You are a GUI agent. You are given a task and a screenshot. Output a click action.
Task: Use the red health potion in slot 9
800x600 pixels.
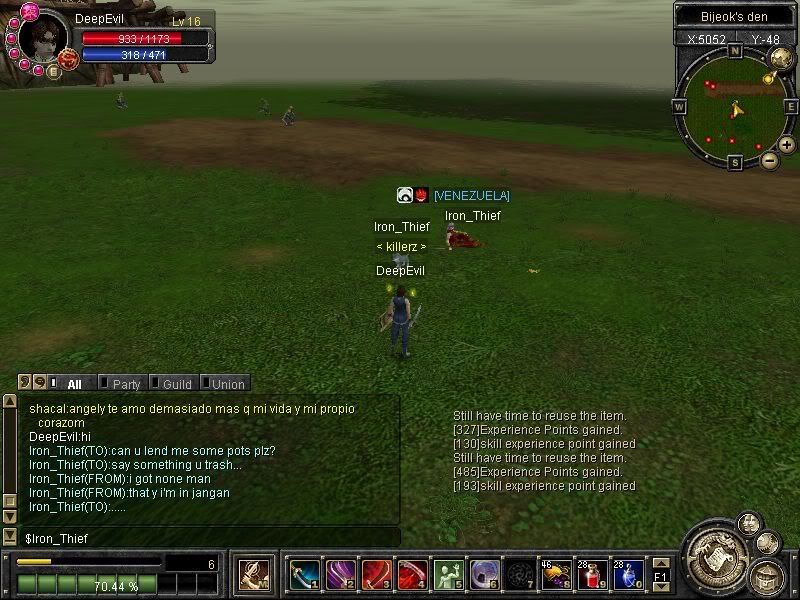point(592,574)
